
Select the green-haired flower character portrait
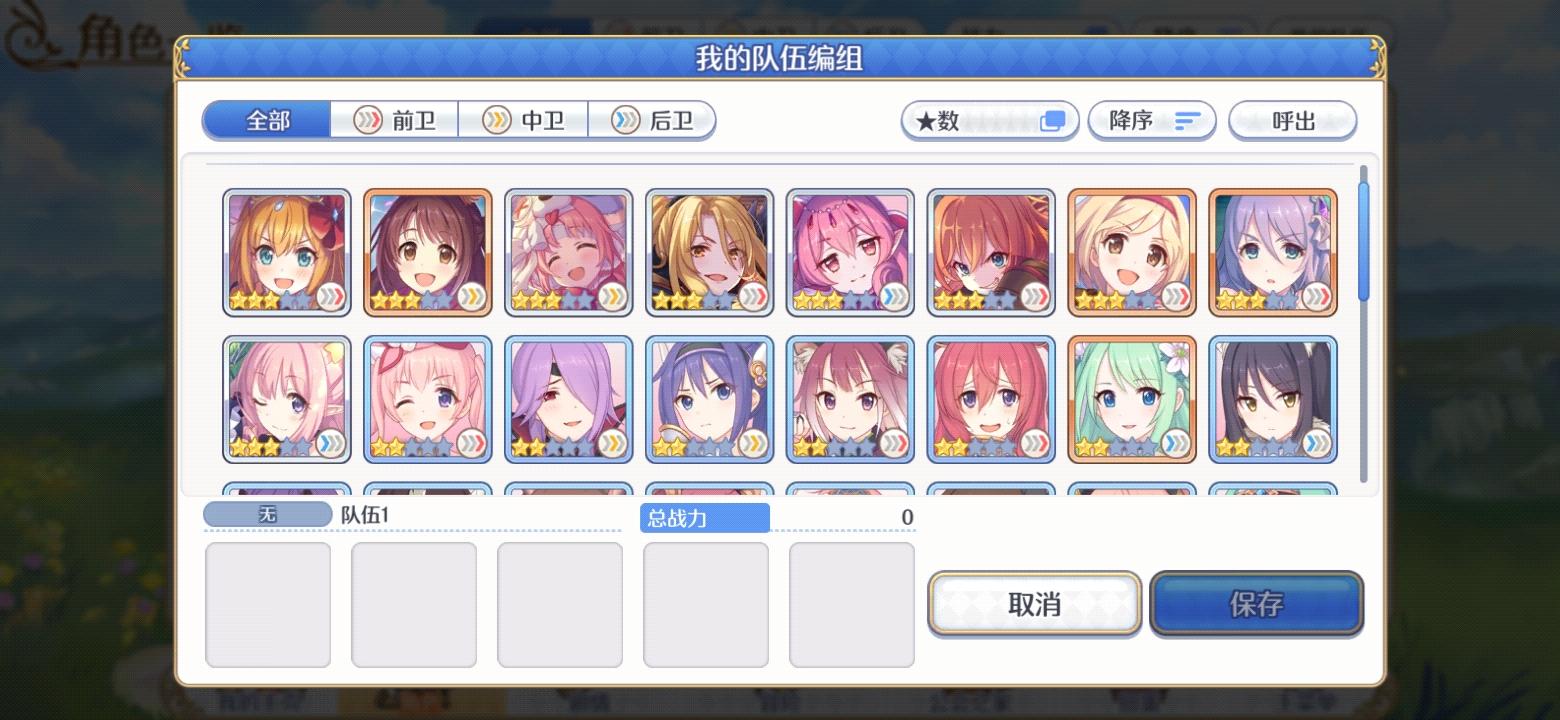(x=1132, y=398)
